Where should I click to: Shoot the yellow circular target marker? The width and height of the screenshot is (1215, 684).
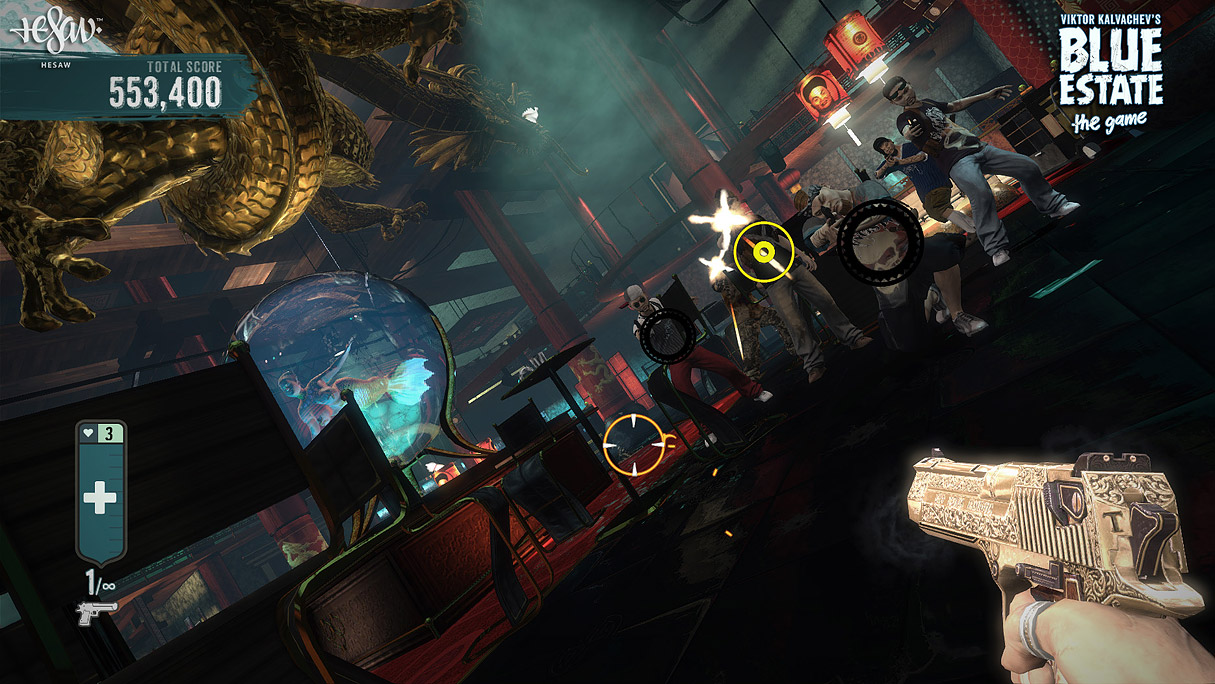click(x=764, y=251)
